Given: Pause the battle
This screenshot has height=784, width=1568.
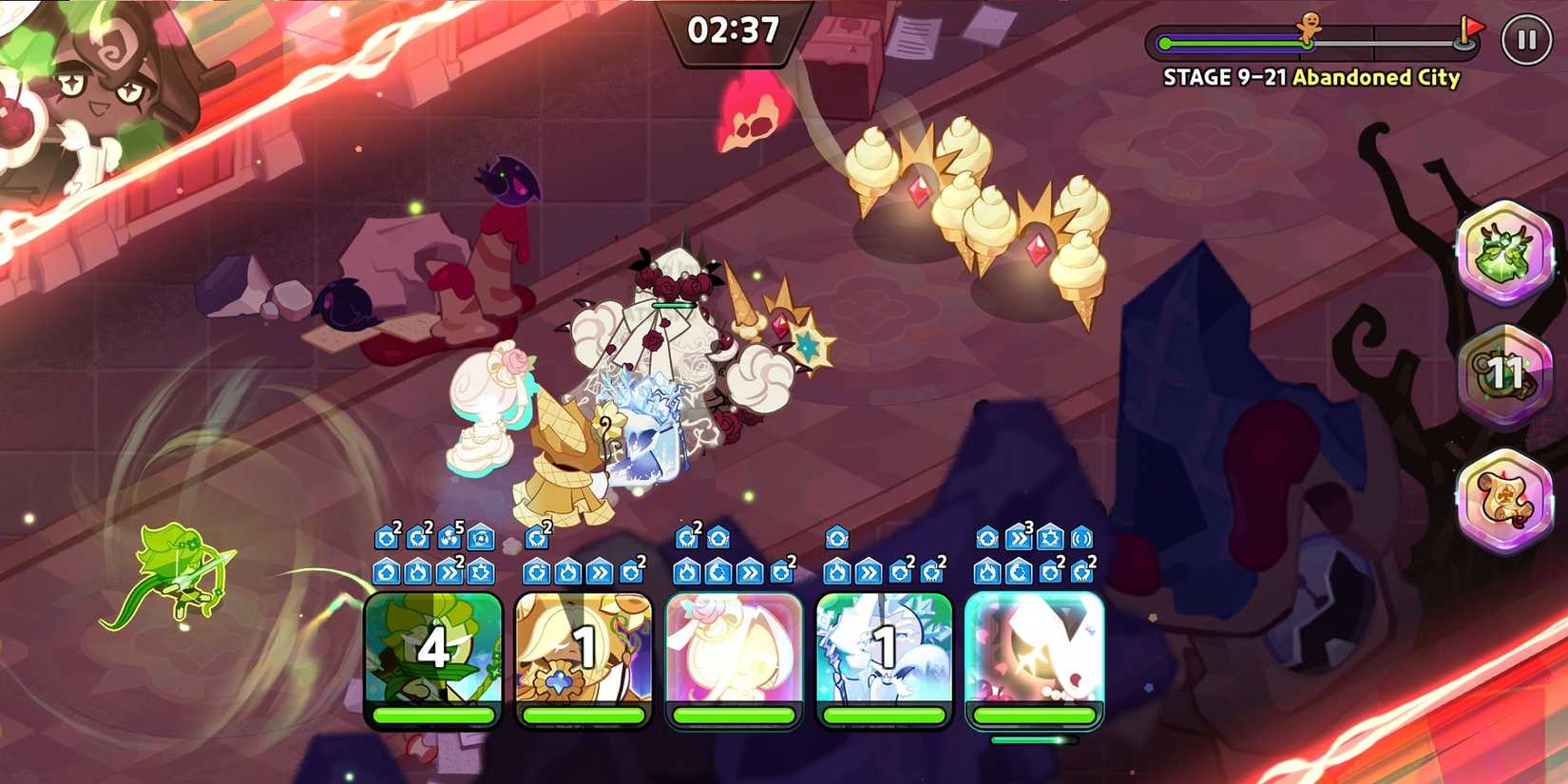Looking at the screenshot, I should click(x=1527, y=40).
